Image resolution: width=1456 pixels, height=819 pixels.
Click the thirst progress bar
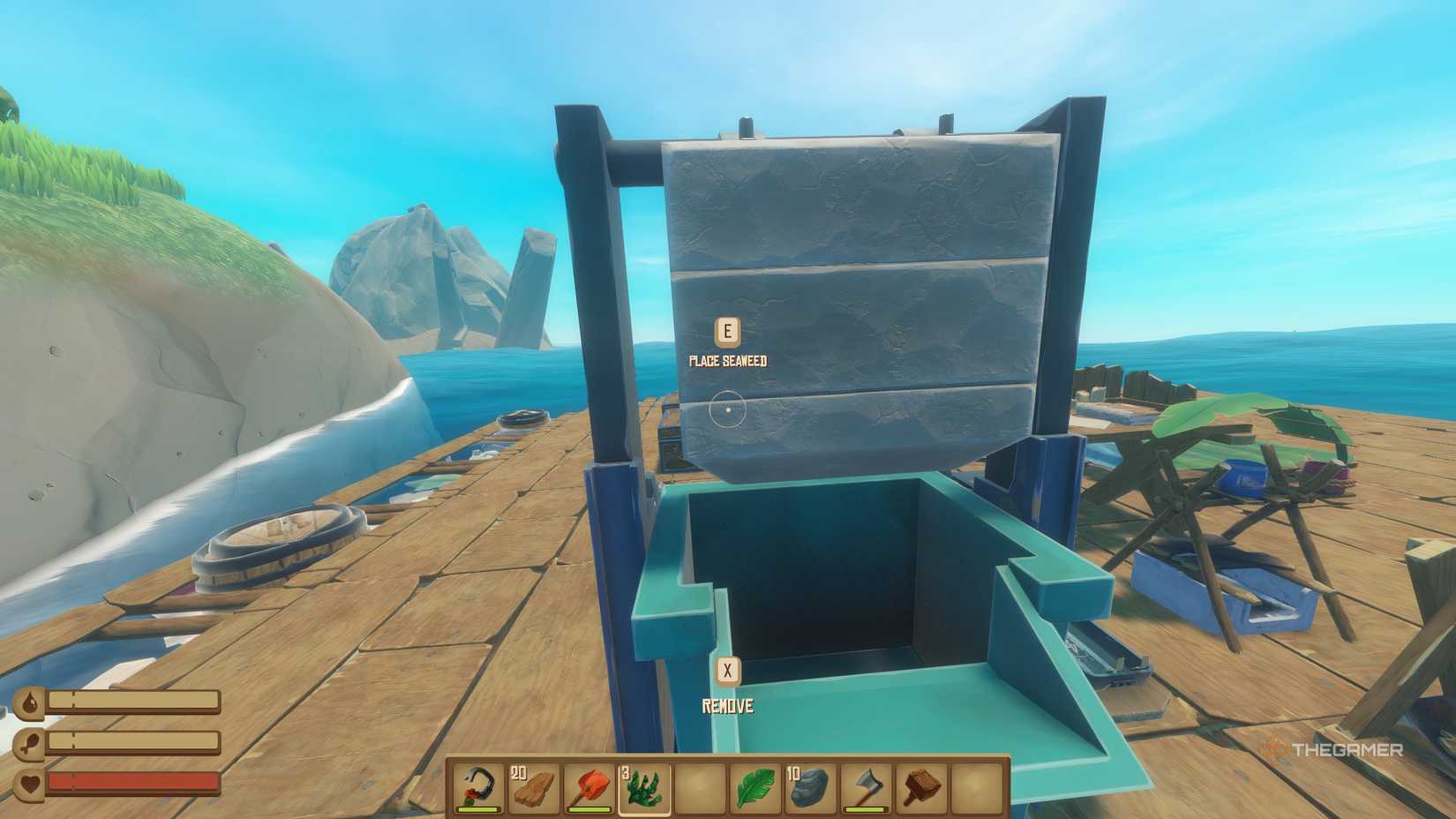point(132,700)
